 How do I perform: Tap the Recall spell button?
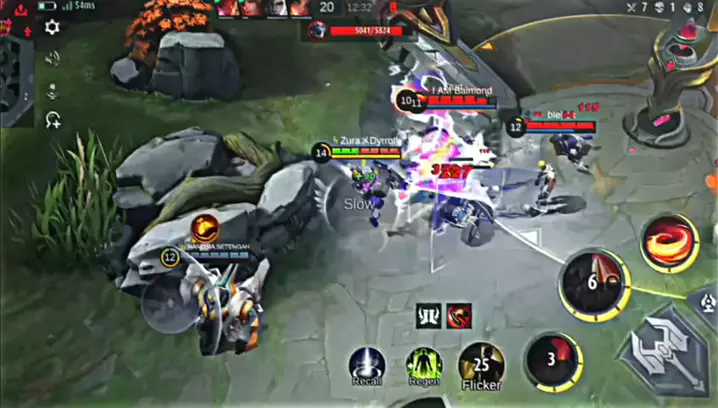(x=367, y=365)
